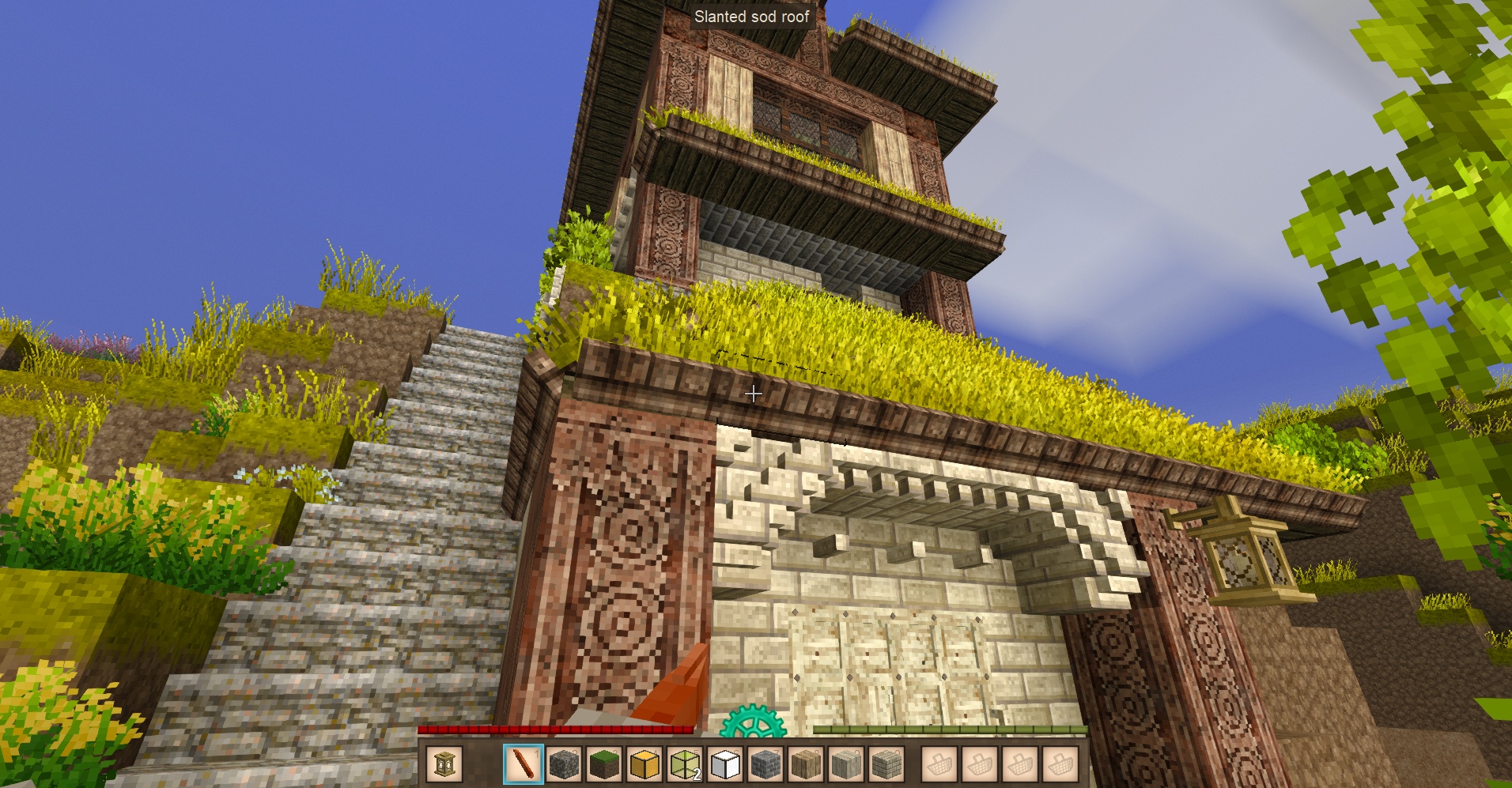Select the pale gray planks slot
Image resolution: width=1512 pixels, height=788 pixels.
(846, 764)
